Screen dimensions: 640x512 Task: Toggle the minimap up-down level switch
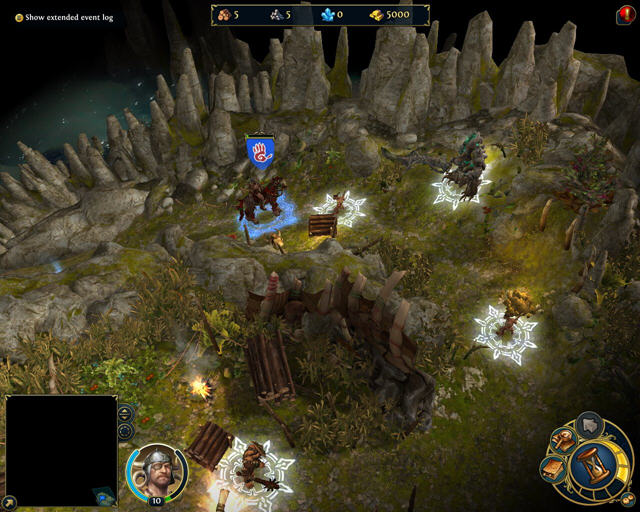[x=125, y=413]
